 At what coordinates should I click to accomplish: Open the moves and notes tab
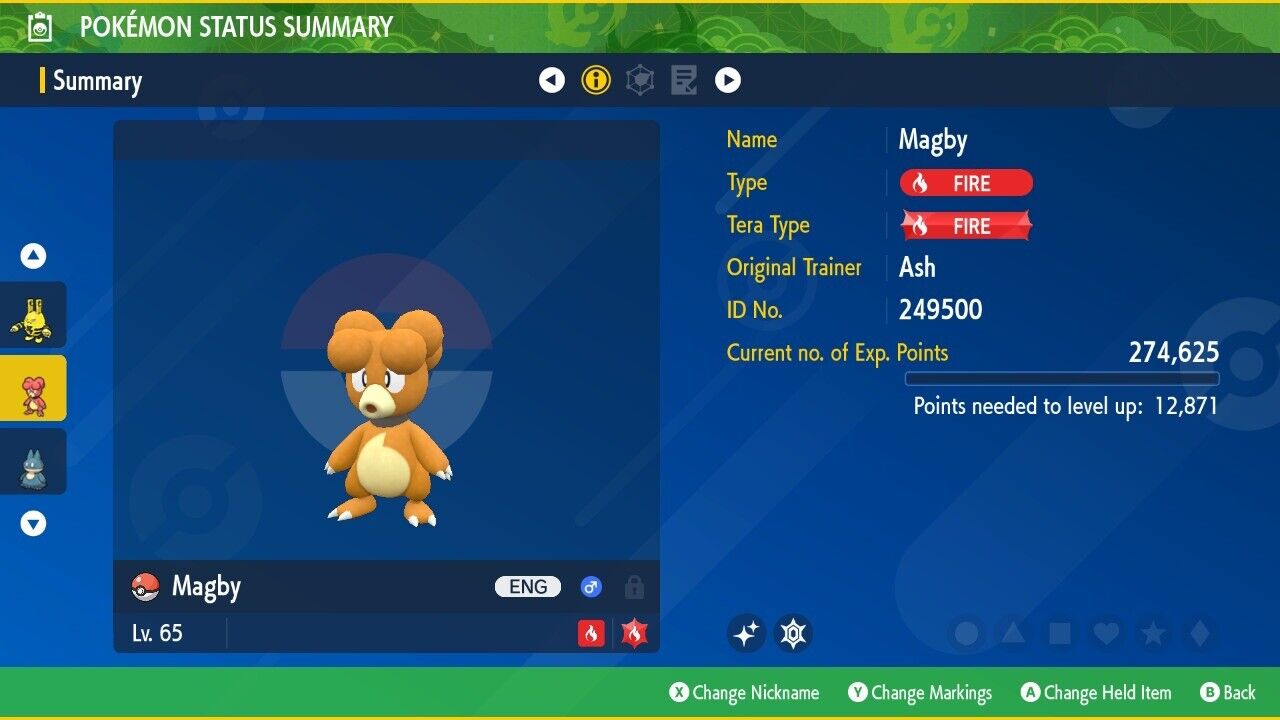[x=684, y=80]
